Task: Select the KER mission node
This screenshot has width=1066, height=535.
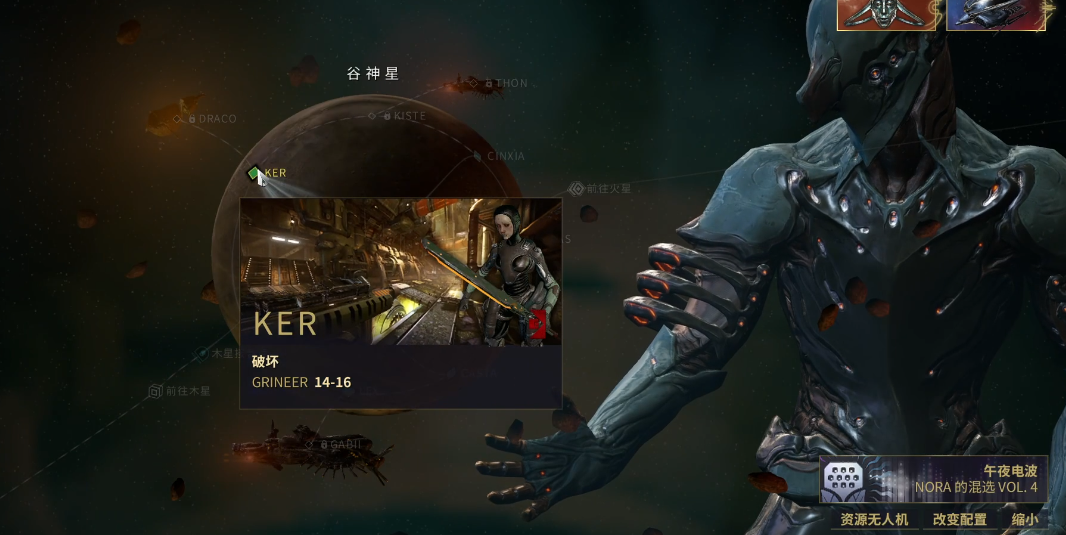Action: point(254,173)
